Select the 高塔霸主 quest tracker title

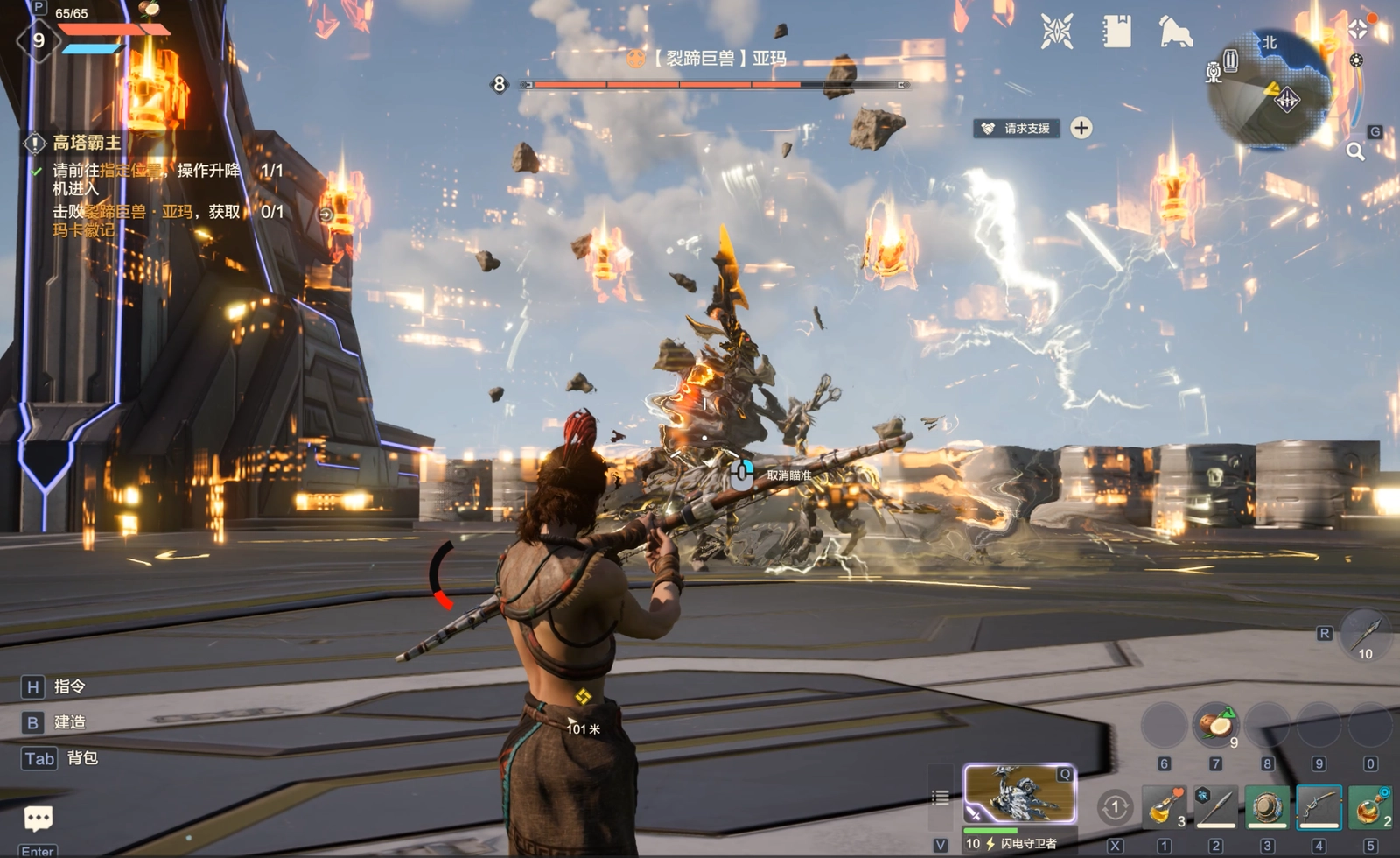(x=86, y=143)
